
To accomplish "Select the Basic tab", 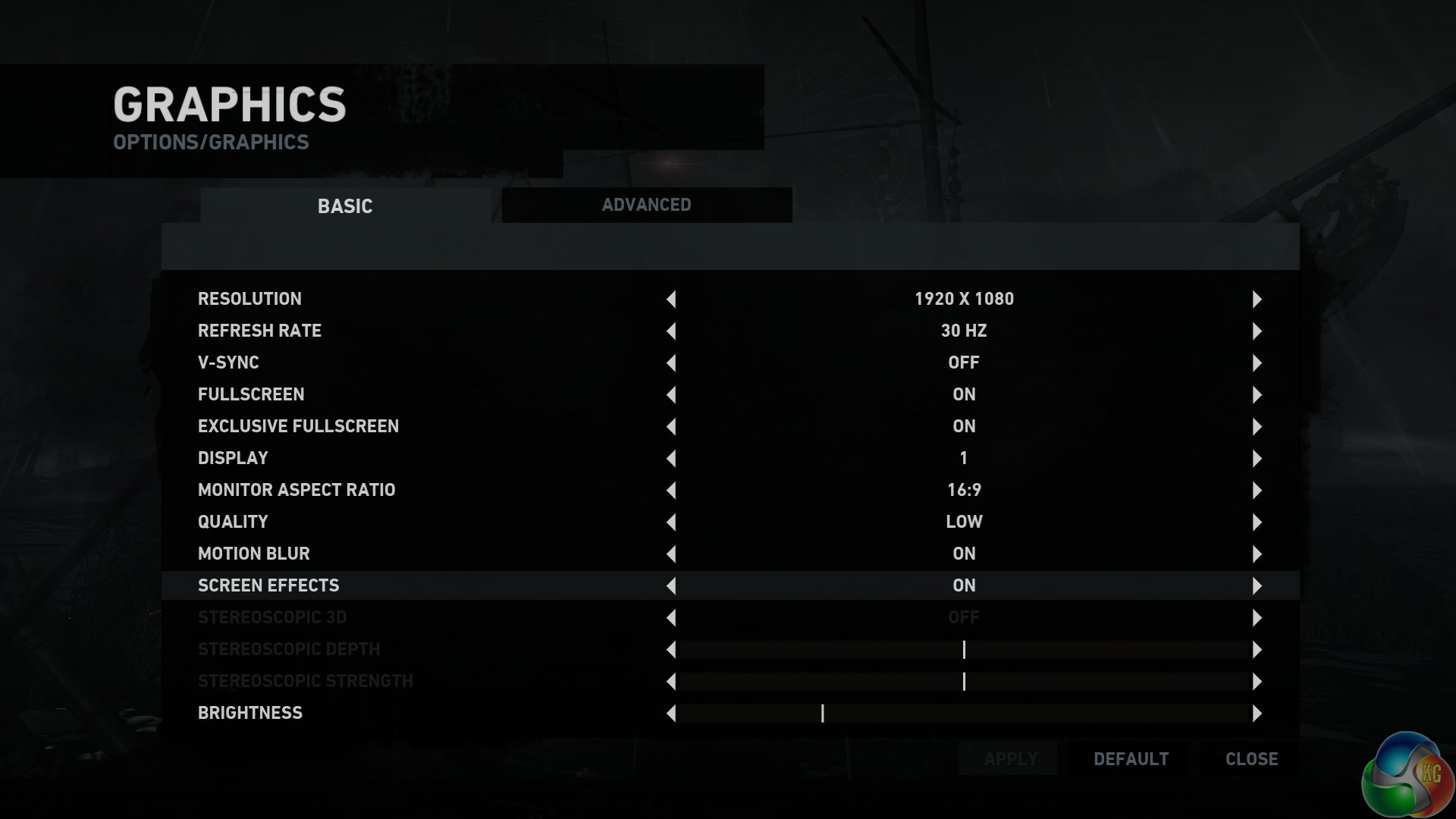I will click(x=345, y=206).
